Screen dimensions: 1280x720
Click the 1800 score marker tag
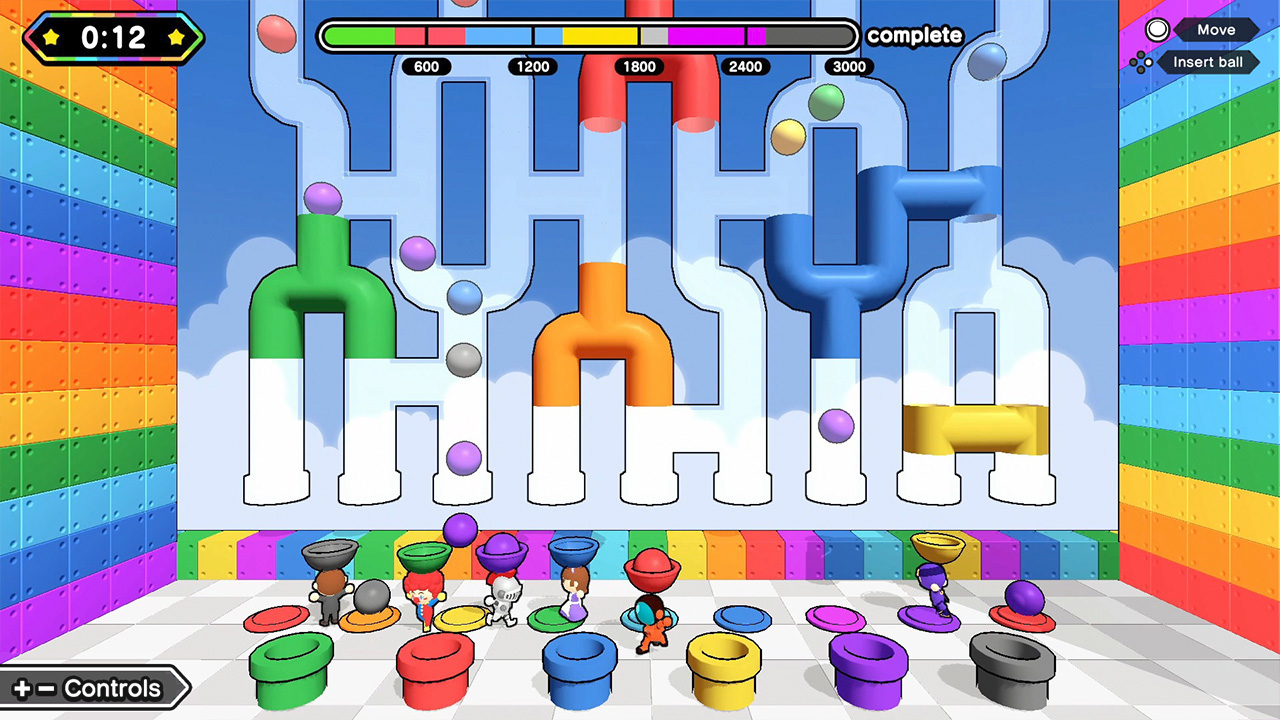(x=639, y=67)
